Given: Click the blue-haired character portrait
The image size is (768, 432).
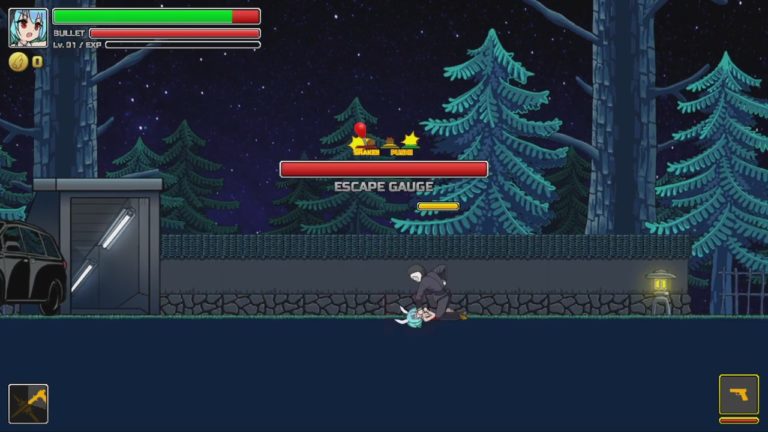Looking at the screenshot, I should pos(28,28).
